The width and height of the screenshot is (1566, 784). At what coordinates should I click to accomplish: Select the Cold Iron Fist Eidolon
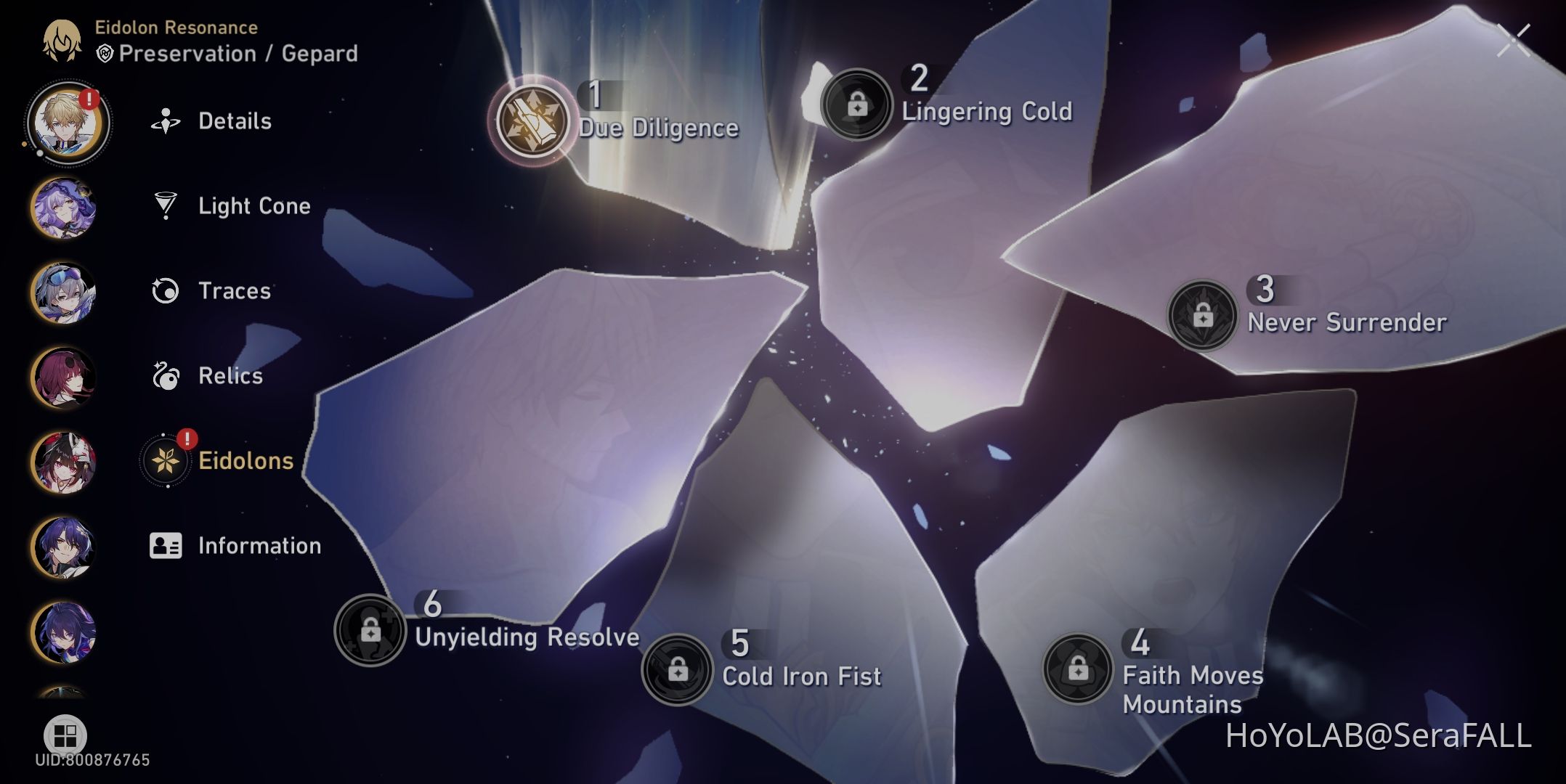click(x=678, y=668)
